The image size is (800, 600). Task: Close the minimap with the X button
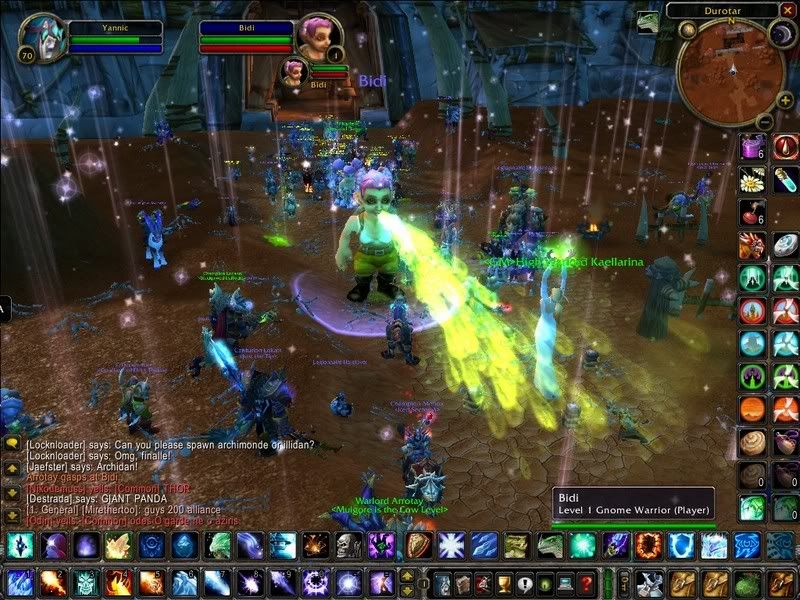pos(789,9)
